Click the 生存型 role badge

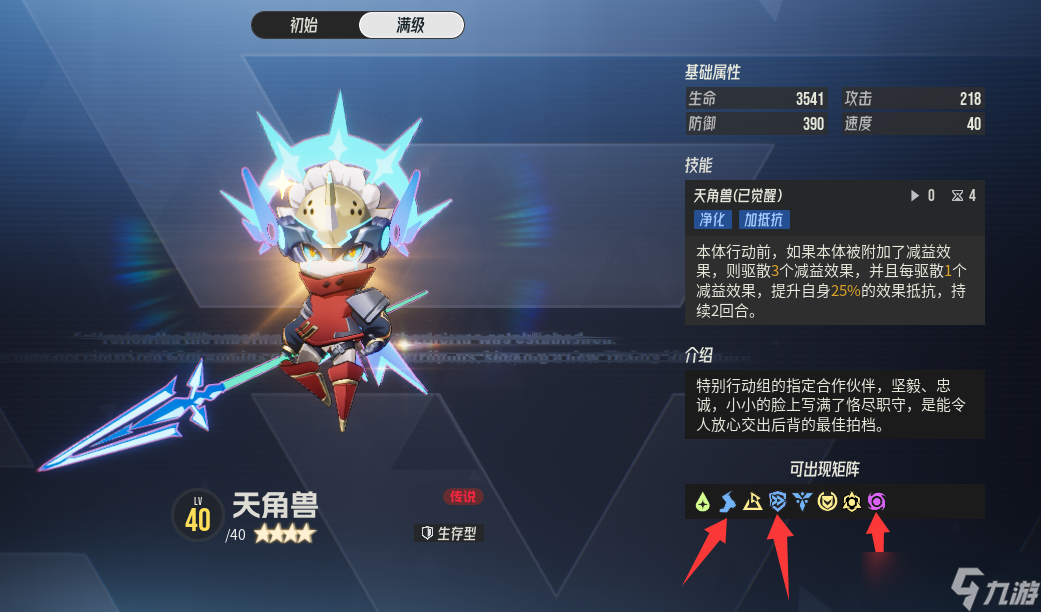click(449, 533)
